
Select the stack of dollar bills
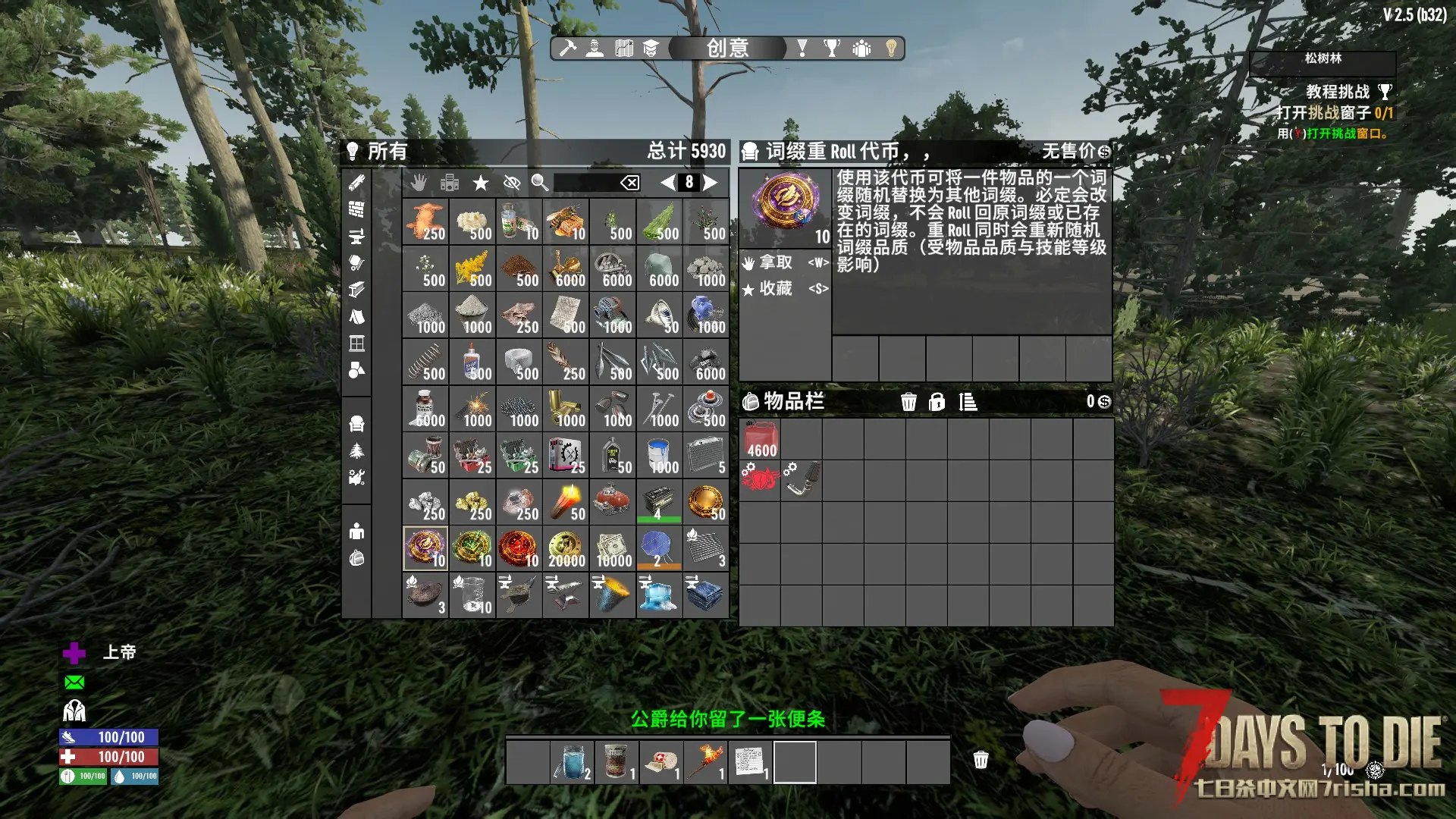(613, 548)
